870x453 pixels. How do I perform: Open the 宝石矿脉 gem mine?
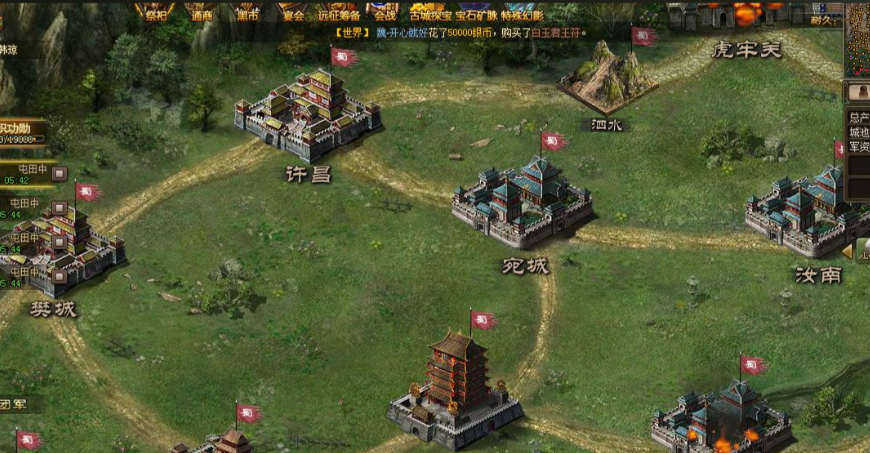[476, 13]
